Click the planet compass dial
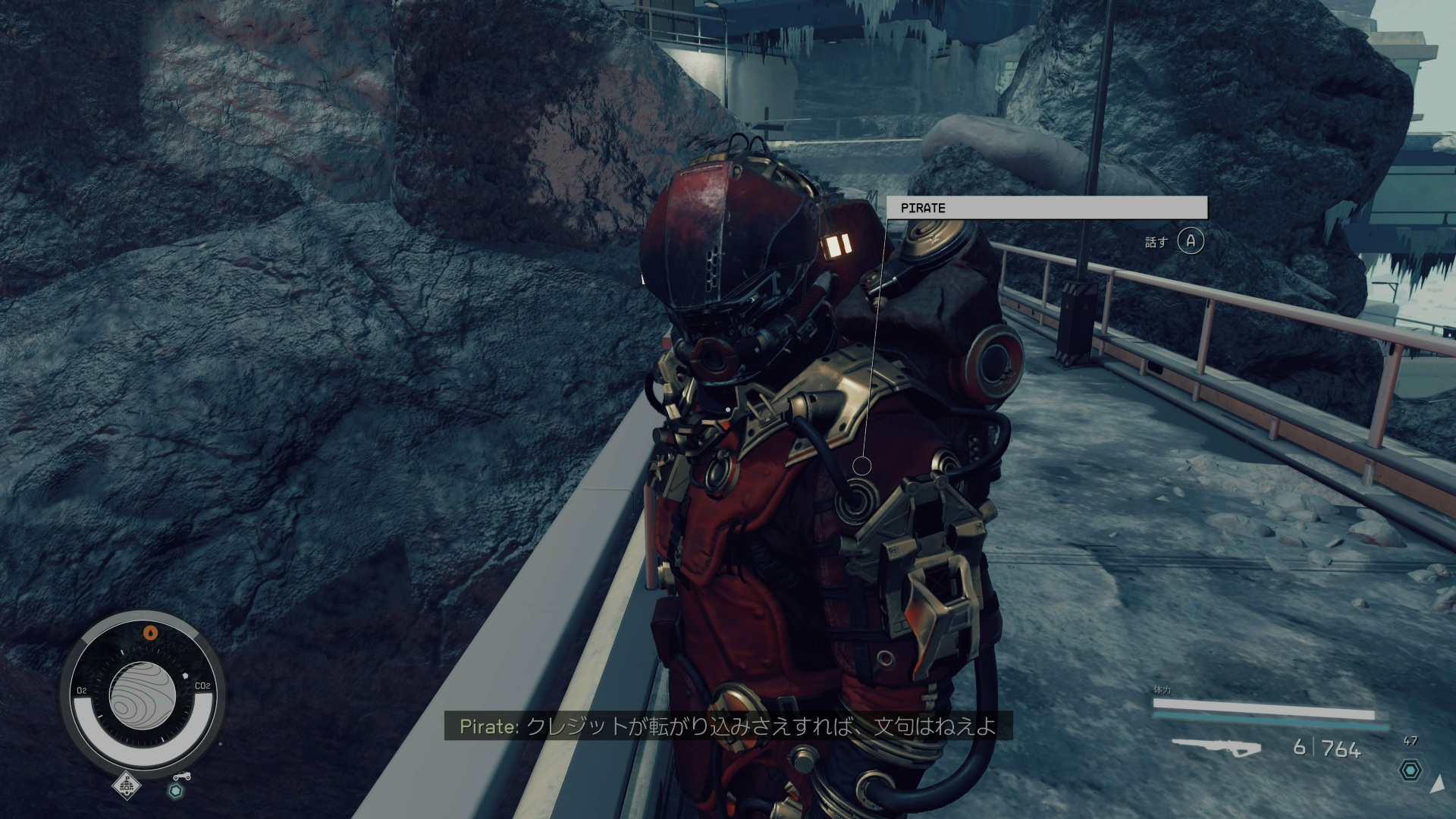 pos(143,696)
